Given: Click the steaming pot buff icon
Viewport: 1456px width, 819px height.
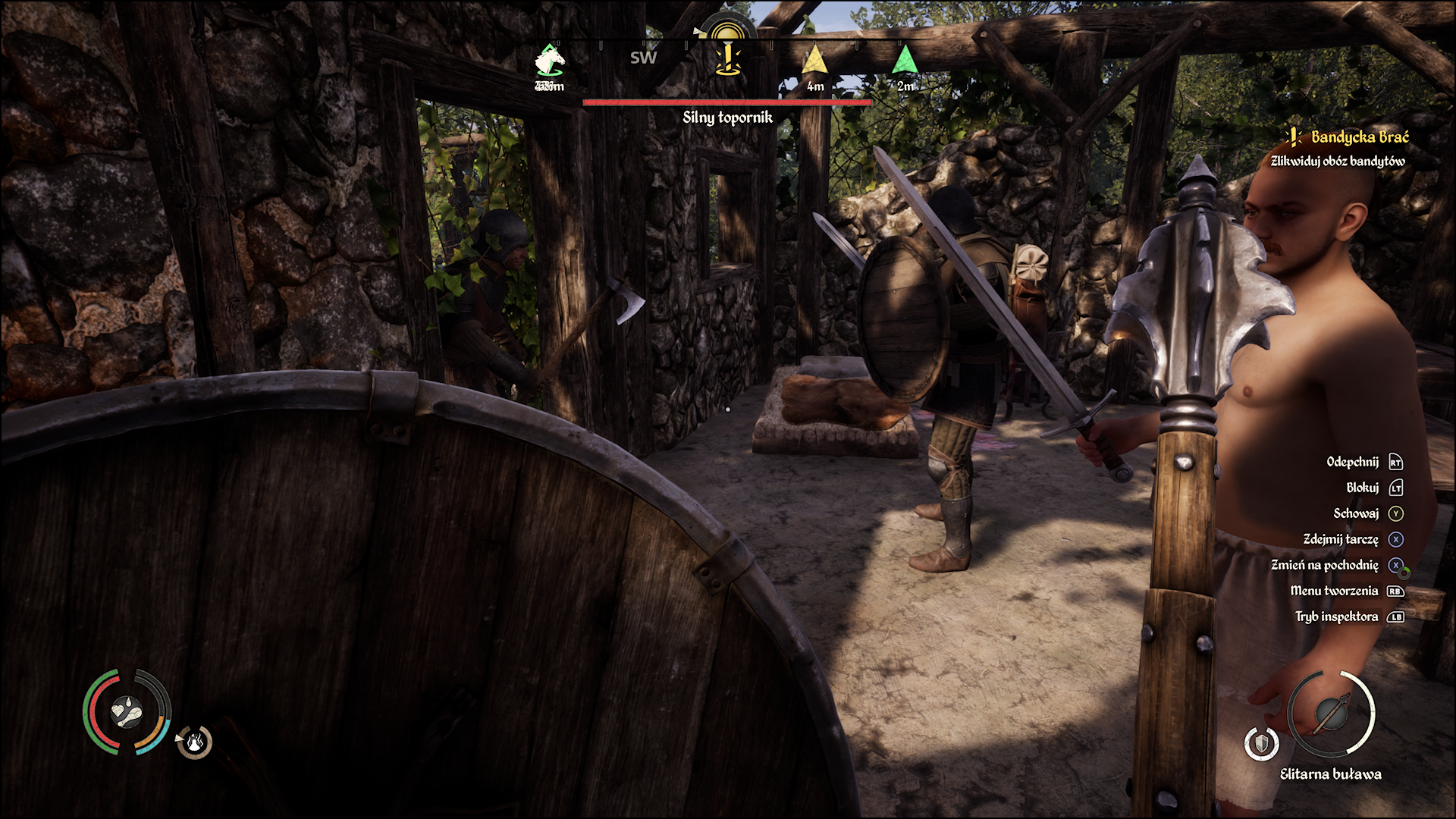Looking at the screenshot, I should 195,742.
